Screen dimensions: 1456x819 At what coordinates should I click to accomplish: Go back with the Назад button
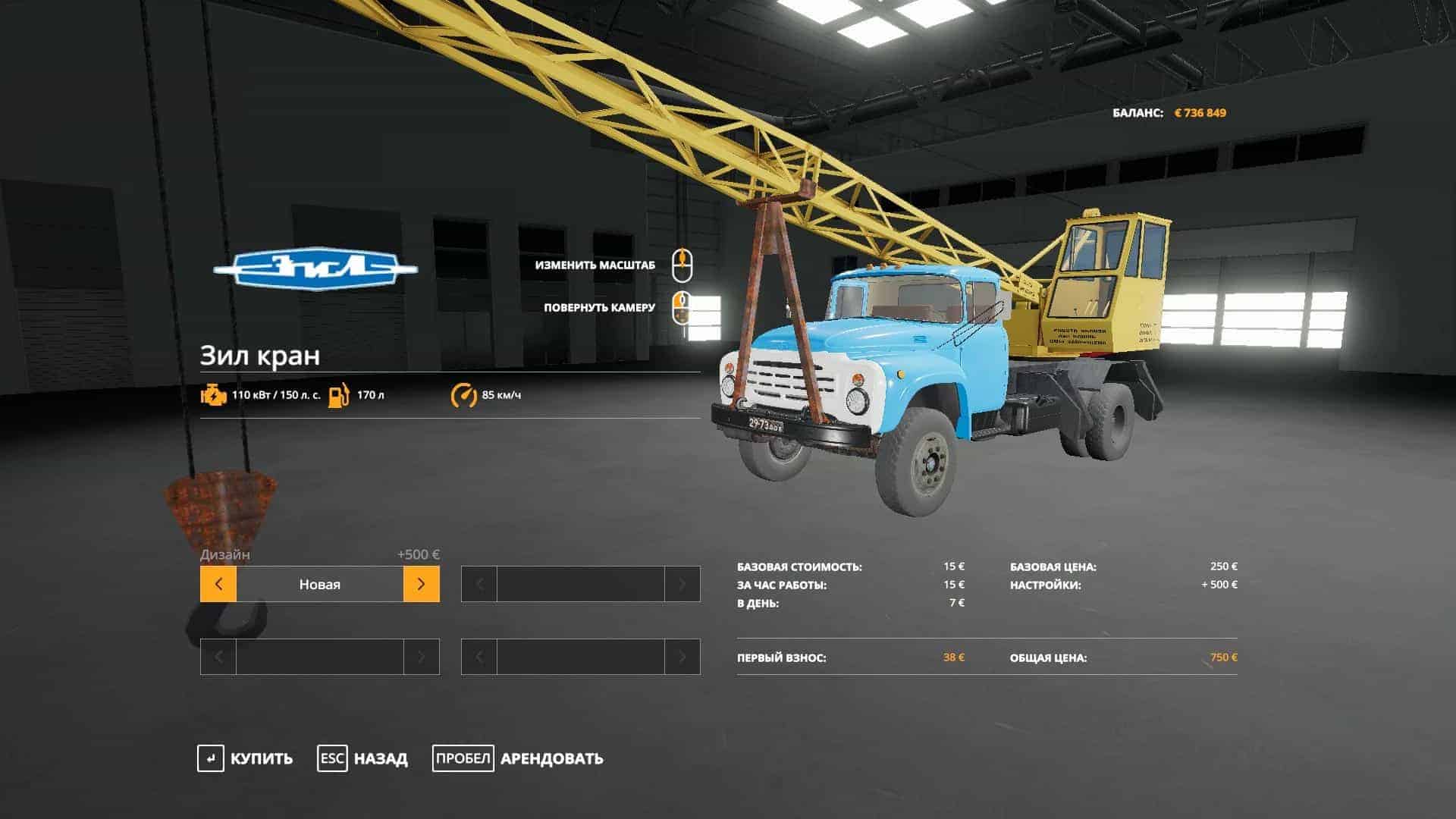coord(362,758)
